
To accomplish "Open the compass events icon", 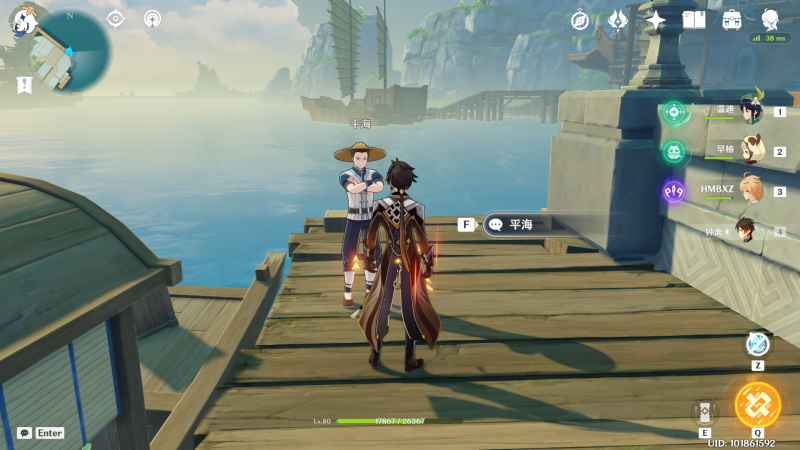I will tap(581, 19).
